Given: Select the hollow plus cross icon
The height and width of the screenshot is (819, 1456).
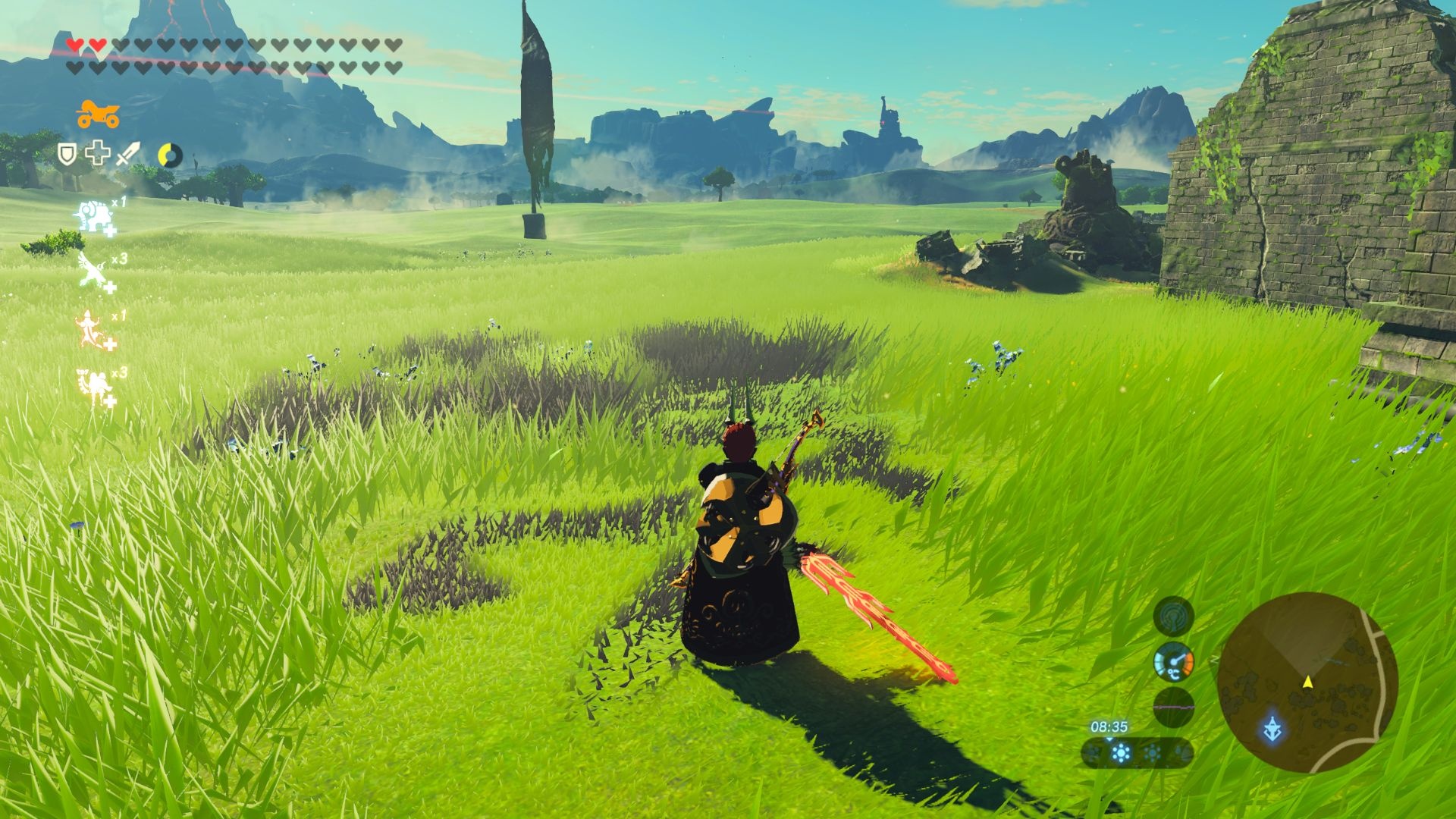Looking at the screenshot, I should tap(97, 155).
